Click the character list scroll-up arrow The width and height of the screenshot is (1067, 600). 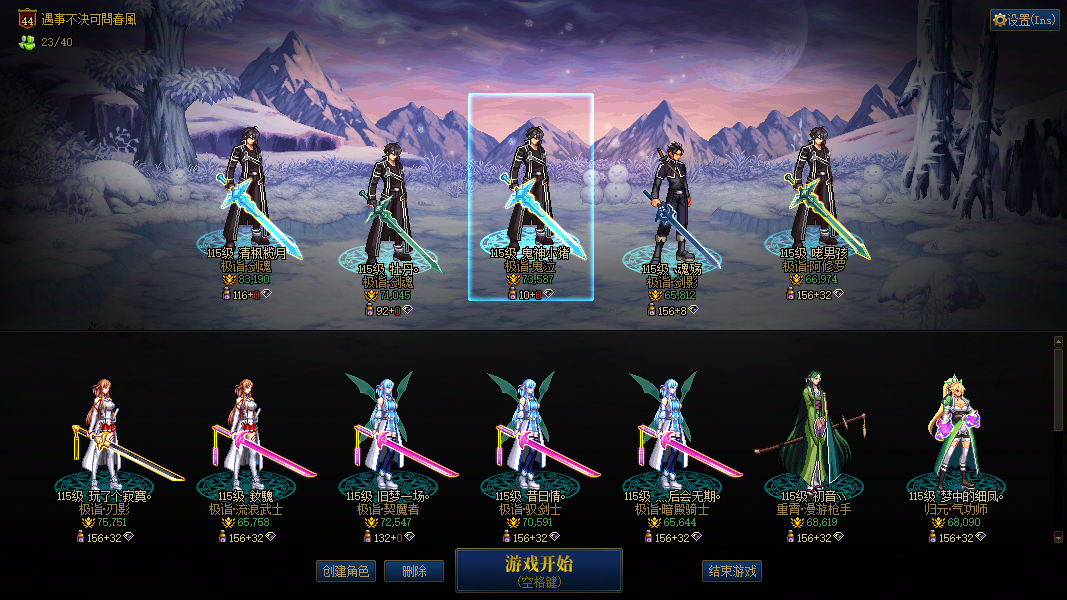(1059, 342)
